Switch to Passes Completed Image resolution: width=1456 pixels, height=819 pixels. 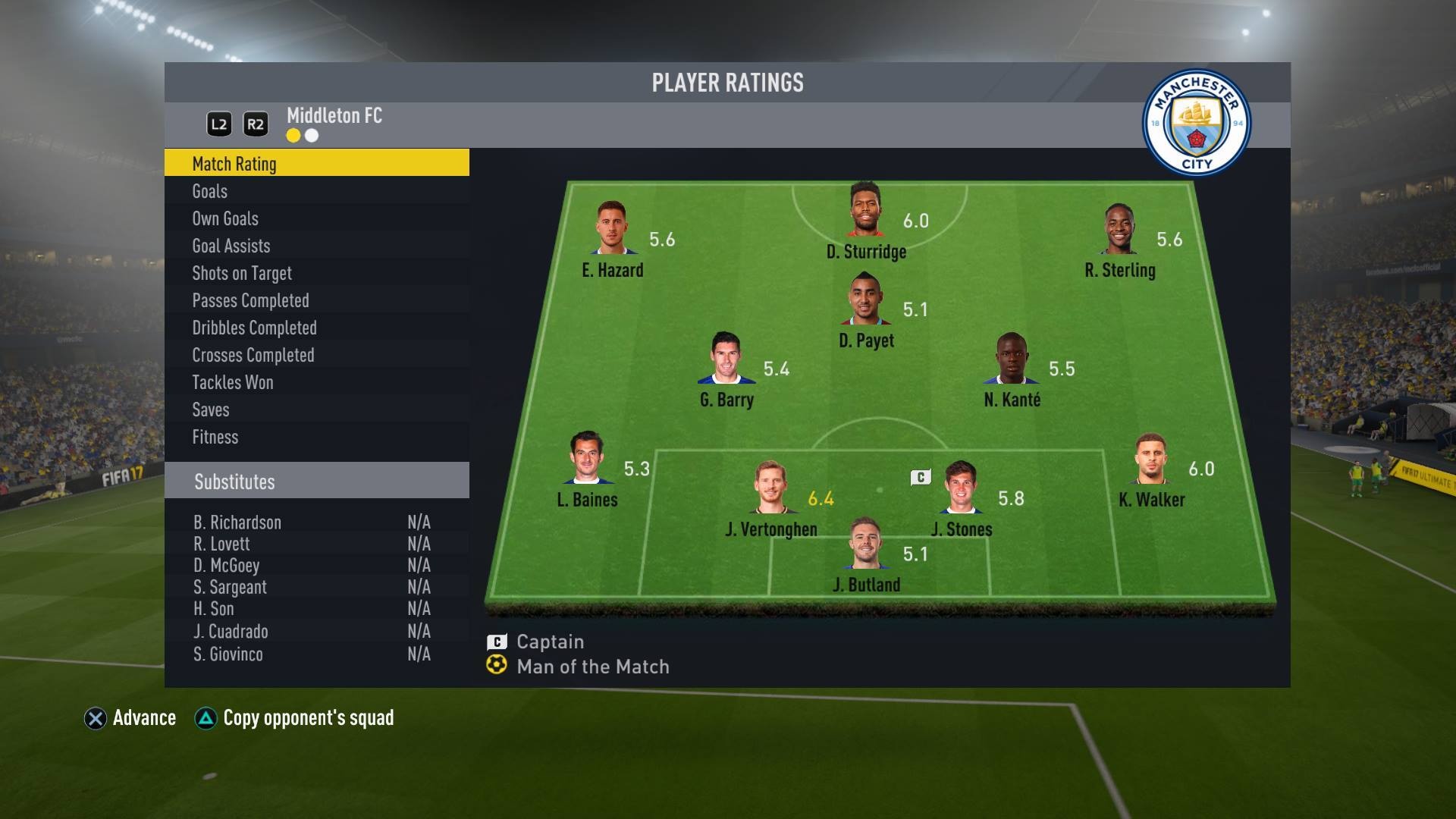coord(316,300)
